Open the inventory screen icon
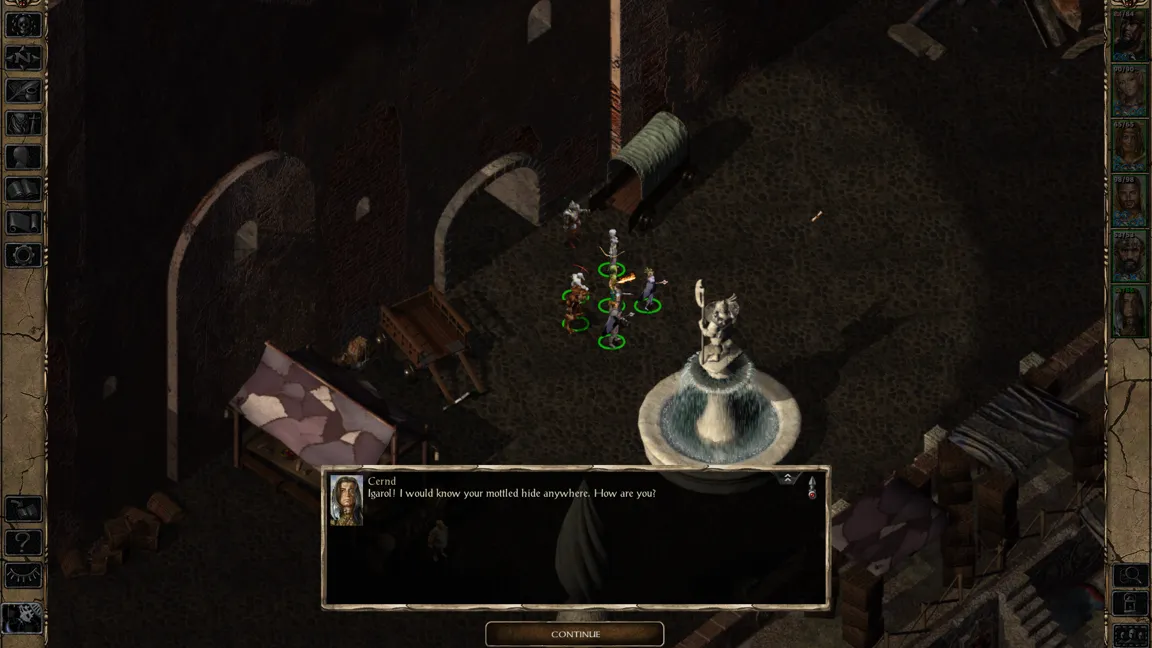Screen dimensions: 1152x648 pos(24,123)
